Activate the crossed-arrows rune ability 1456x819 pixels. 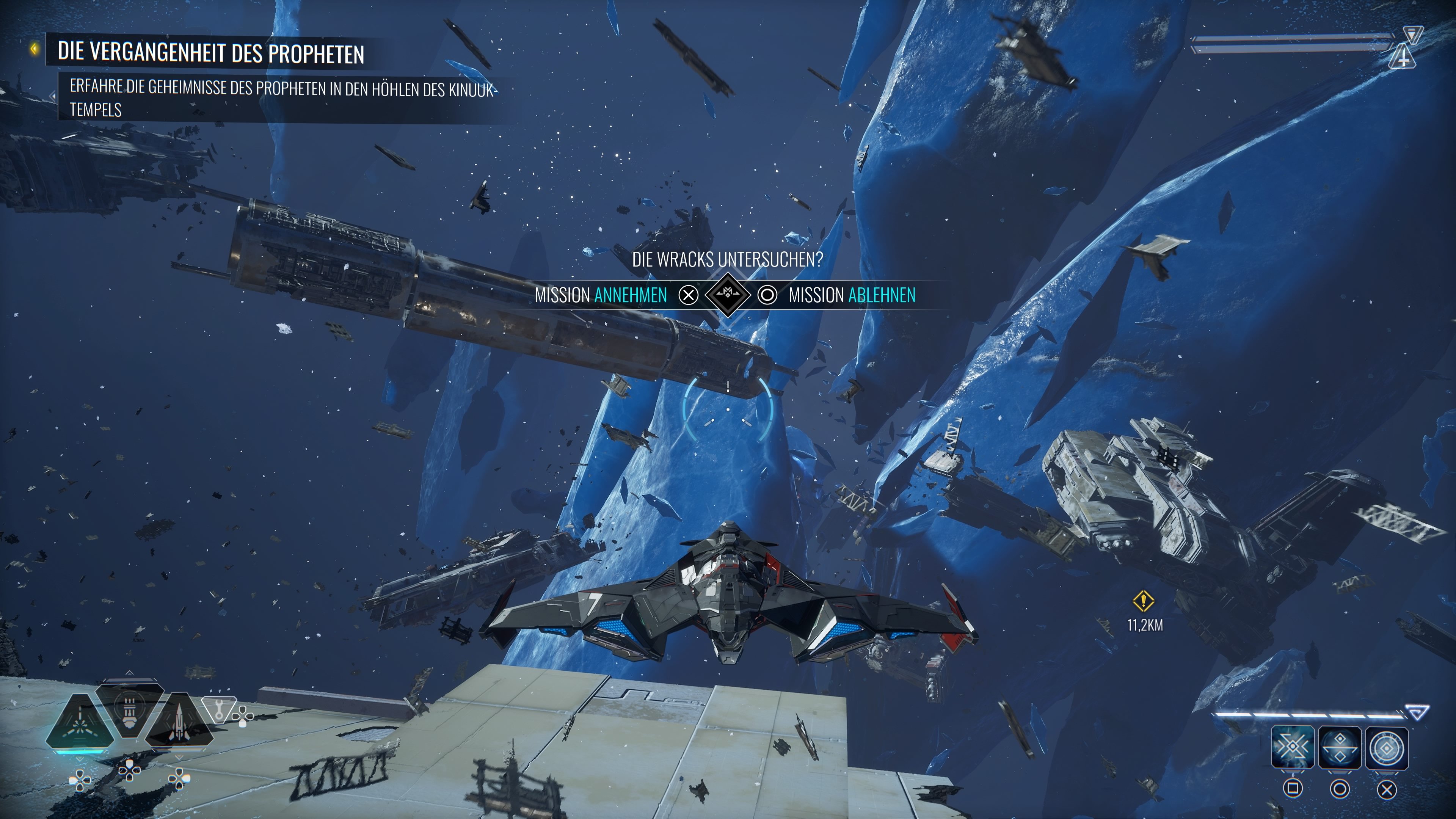pos(1293,748)
